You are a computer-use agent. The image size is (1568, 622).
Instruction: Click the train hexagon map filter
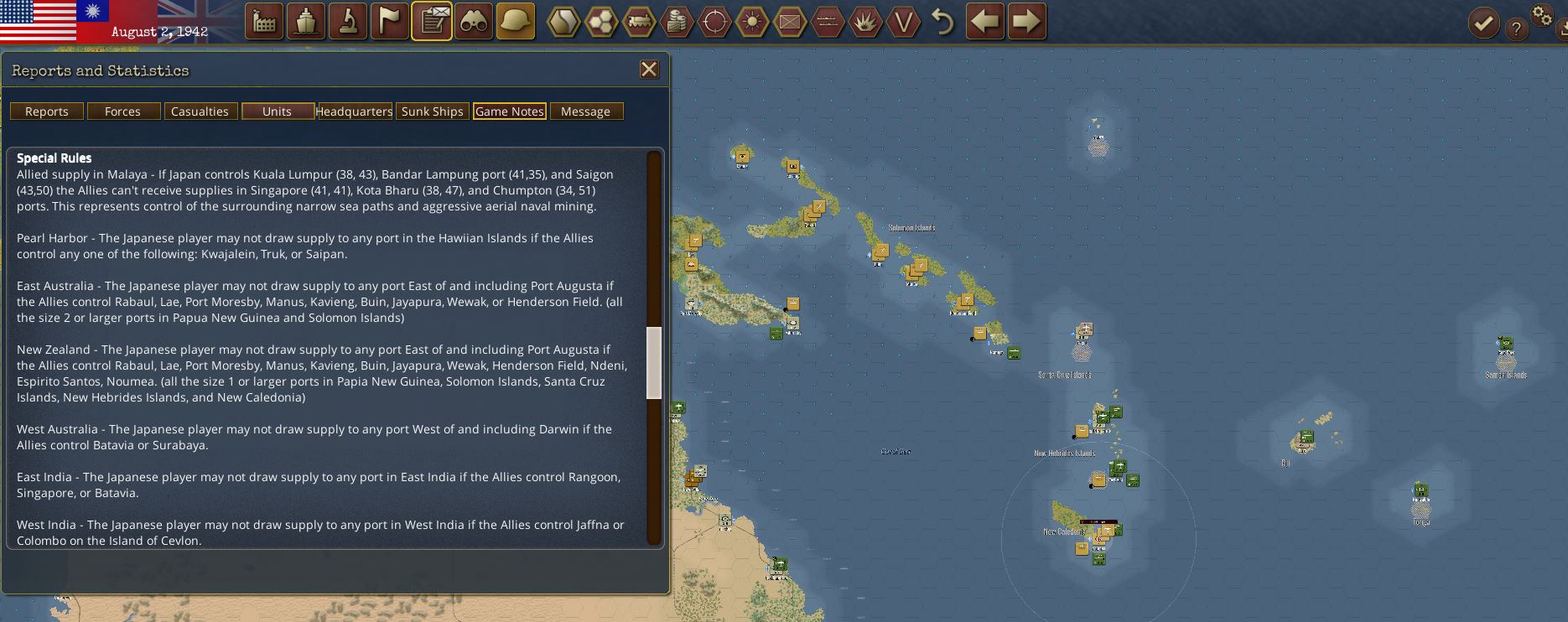(x=638, y=22)
